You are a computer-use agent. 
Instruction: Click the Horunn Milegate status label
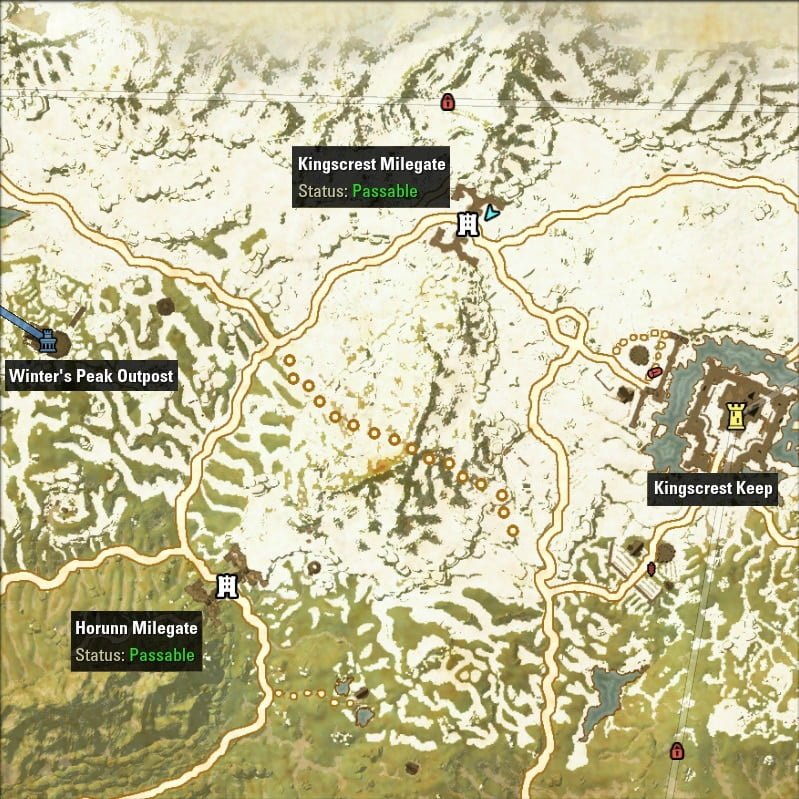[x=136, y=642]
